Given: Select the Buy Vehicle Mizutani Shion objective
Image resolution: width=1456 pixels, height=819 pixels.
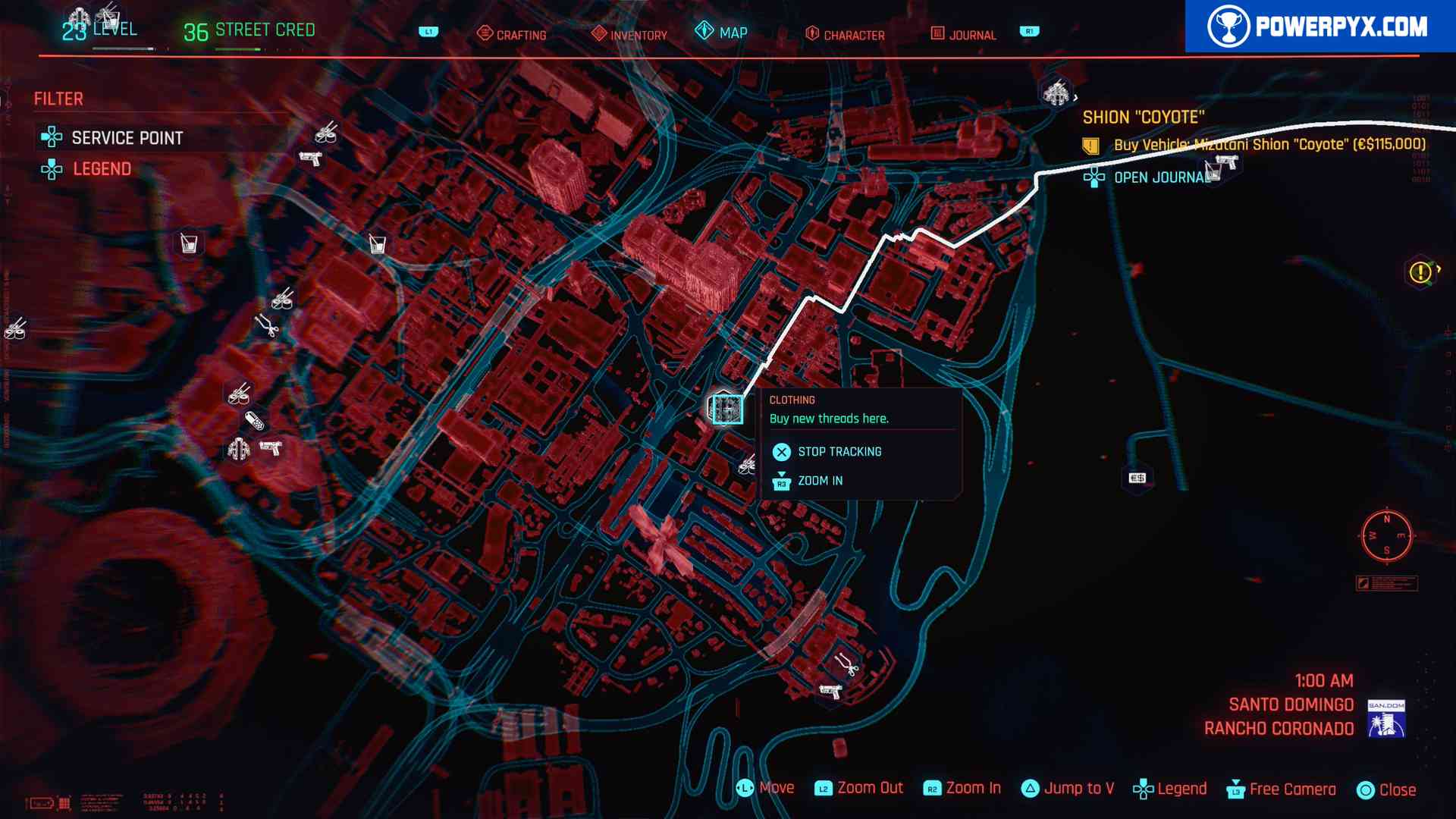Looking at the screenshot, I should [x=1269, y=145].
